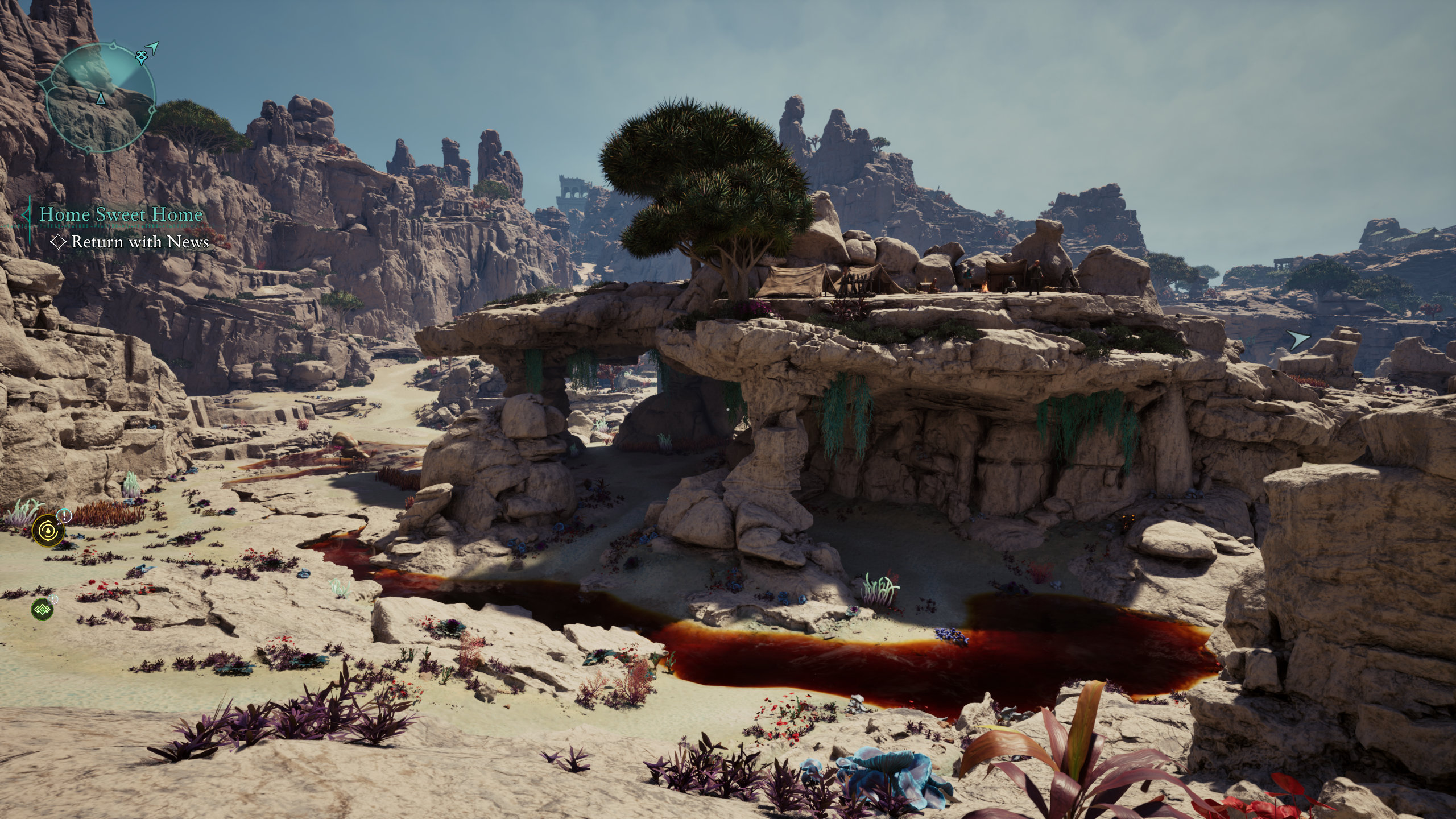
Task: Click the blue objective marker on minimap edge
Action: pyautogui.click(x=141, y=56)
